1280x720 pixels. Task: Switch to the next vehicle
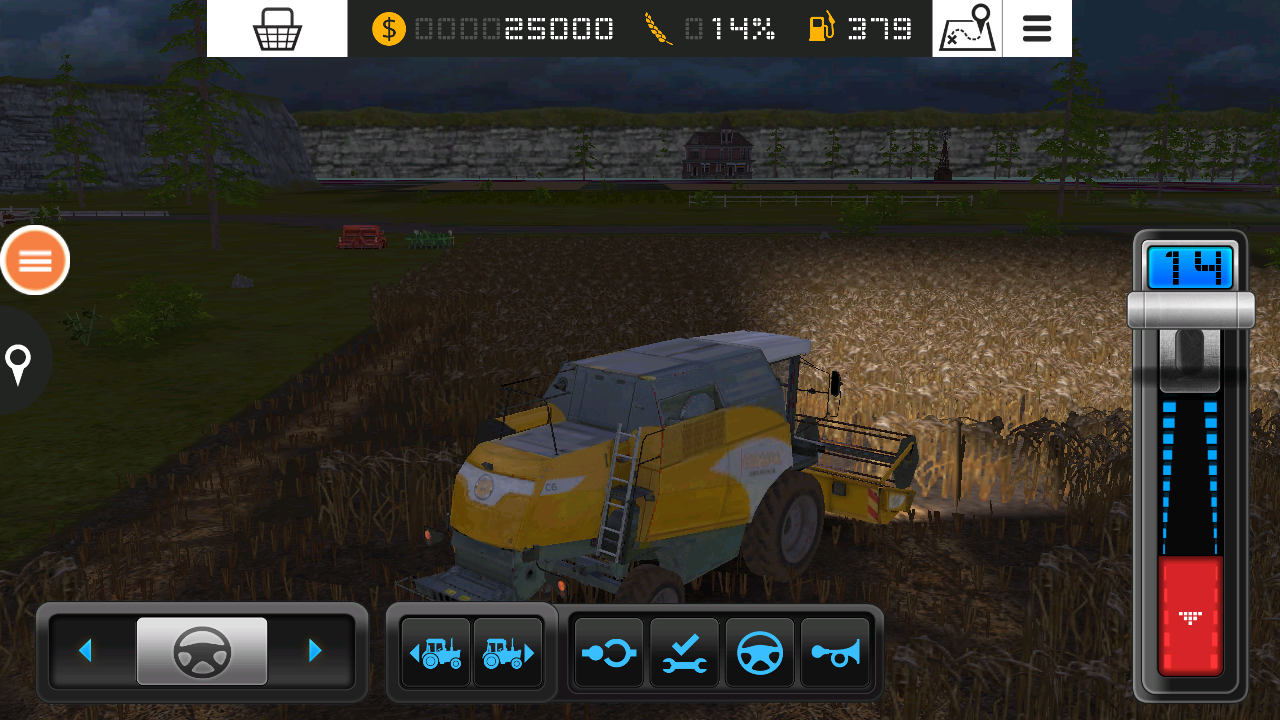(508, 653)
